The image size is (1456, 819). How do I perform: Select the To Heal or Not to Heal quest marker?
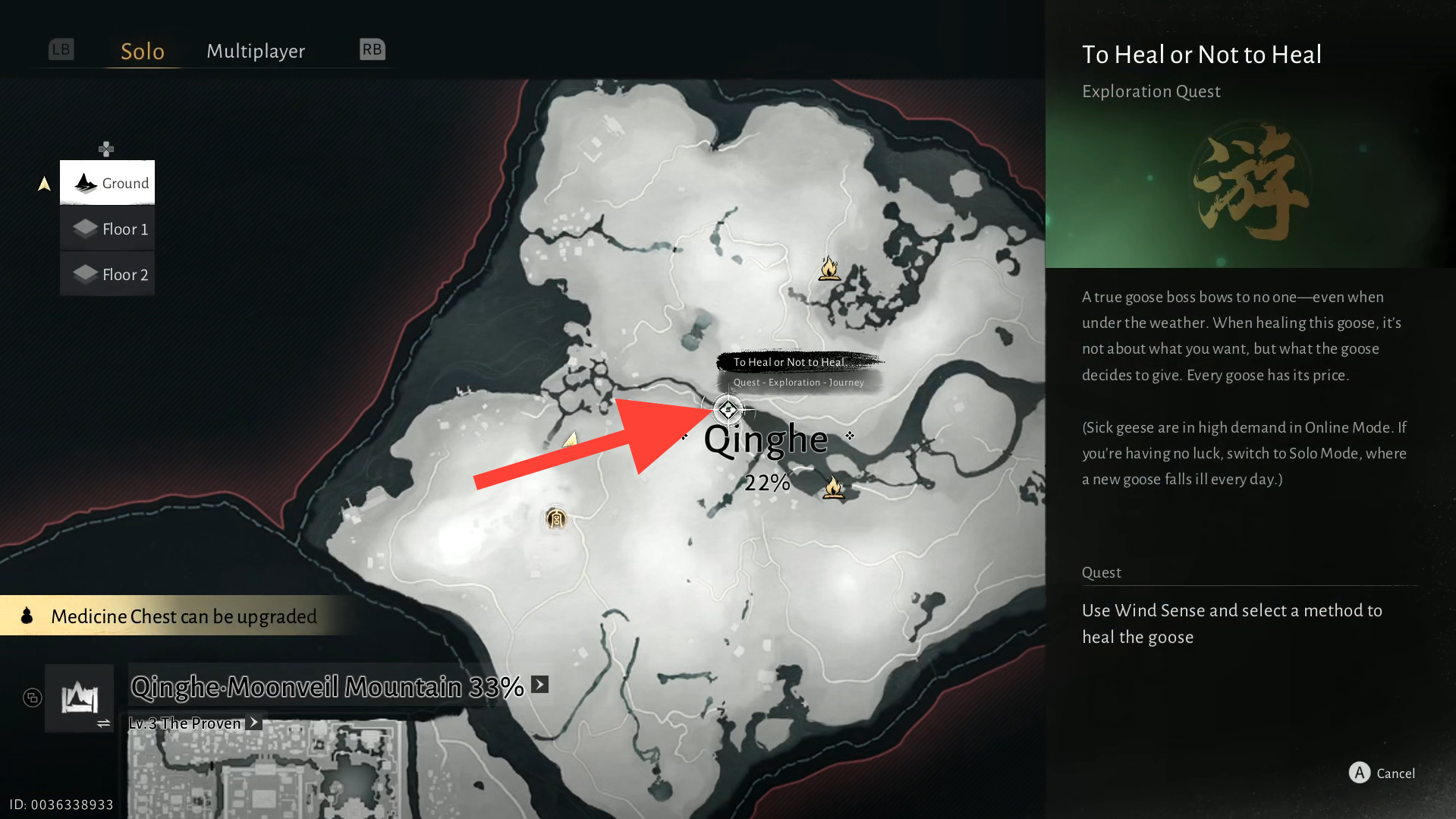point(728,410)
